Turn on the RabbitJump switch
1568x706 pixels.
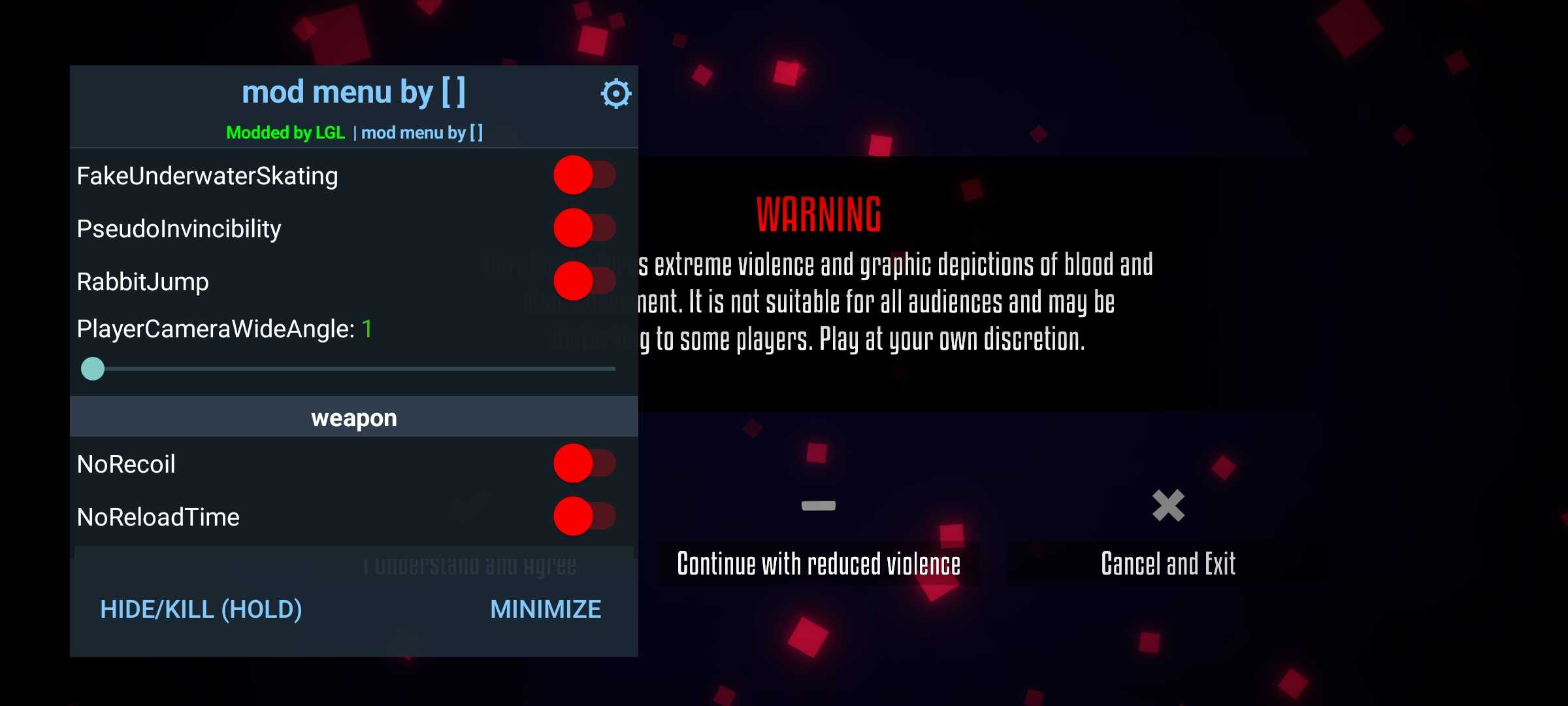[584, 281]
